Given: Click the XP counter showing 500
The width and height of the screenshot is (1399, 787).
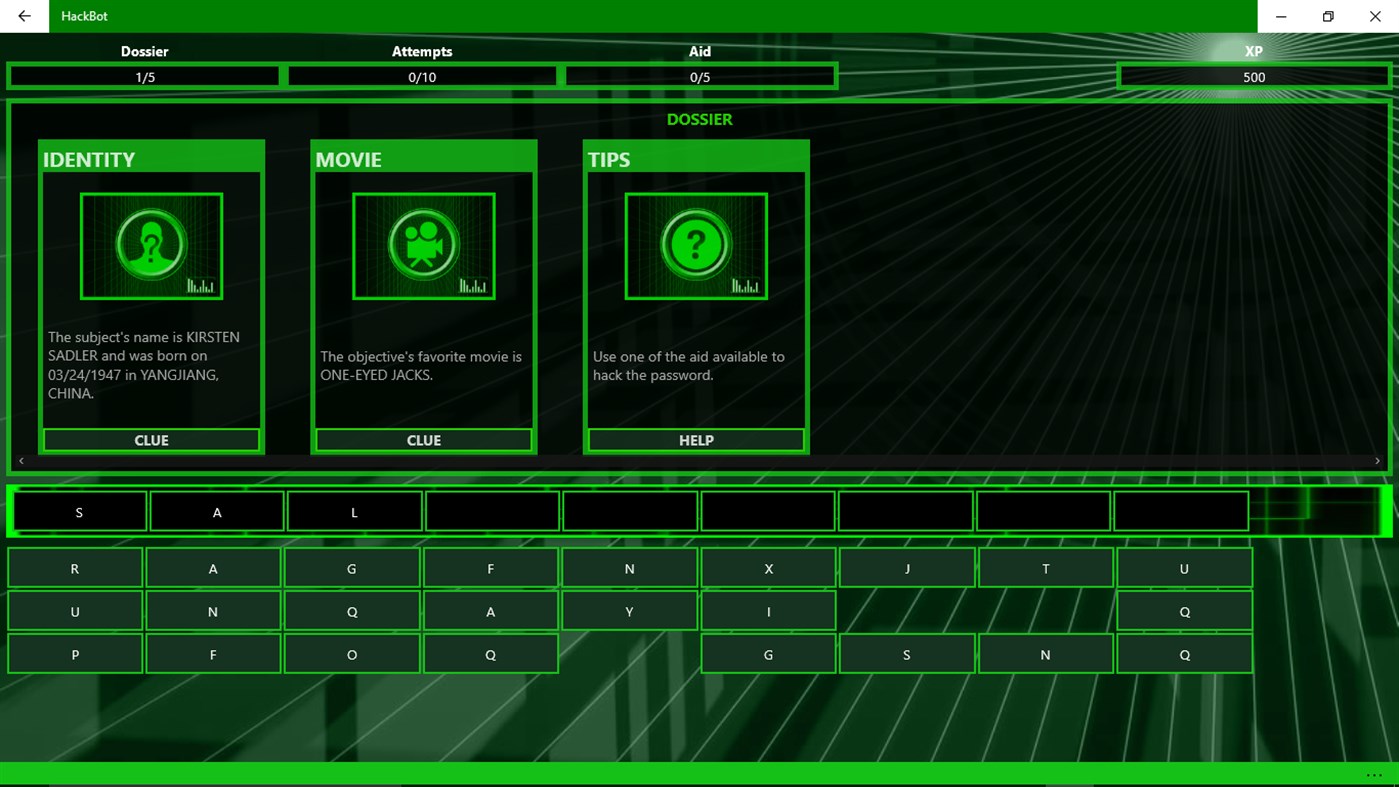Looking at the screenshot, I should click(x=1253, y=76).
